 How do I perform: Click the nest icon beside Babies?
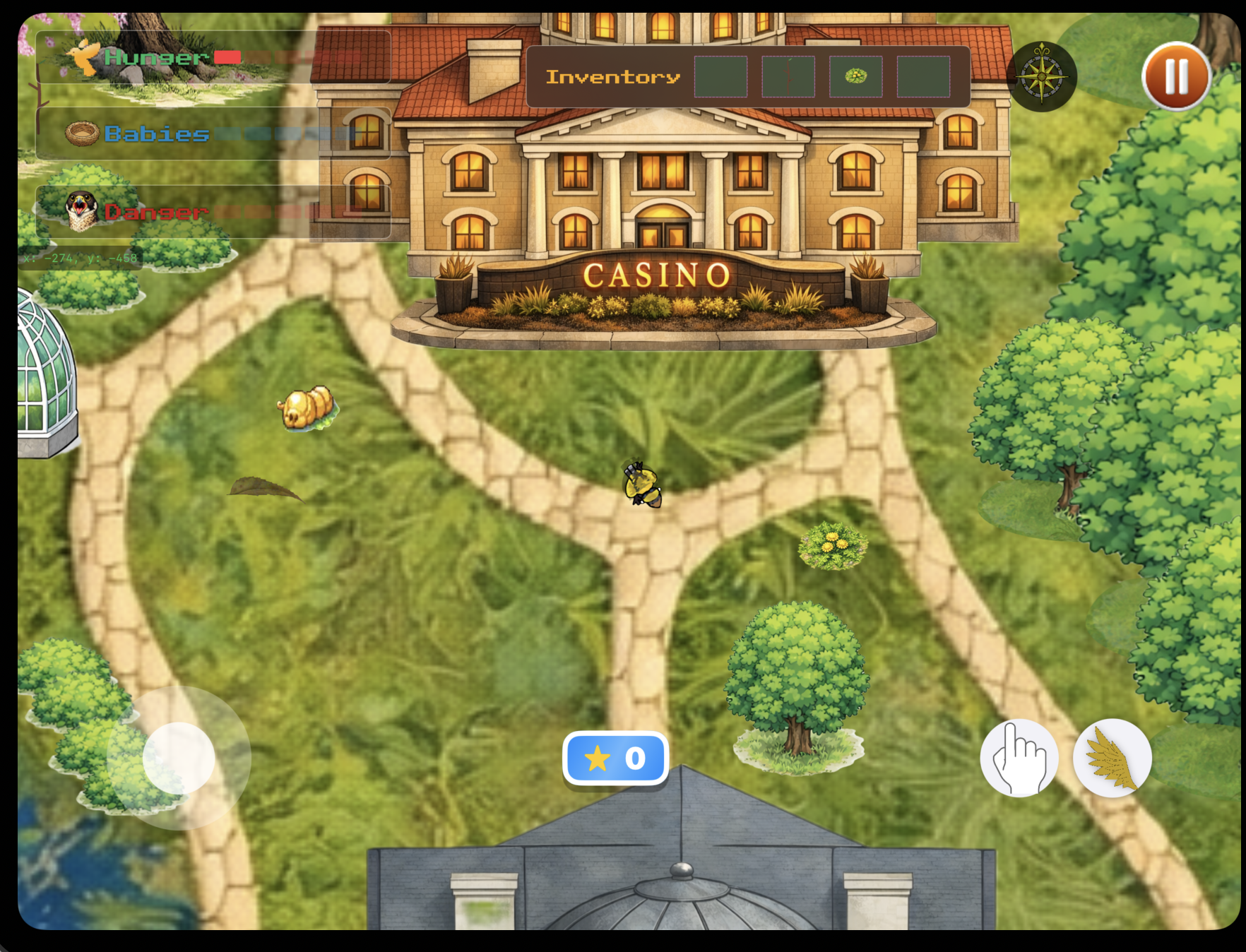pyautogui.click(x=81, y=134)
